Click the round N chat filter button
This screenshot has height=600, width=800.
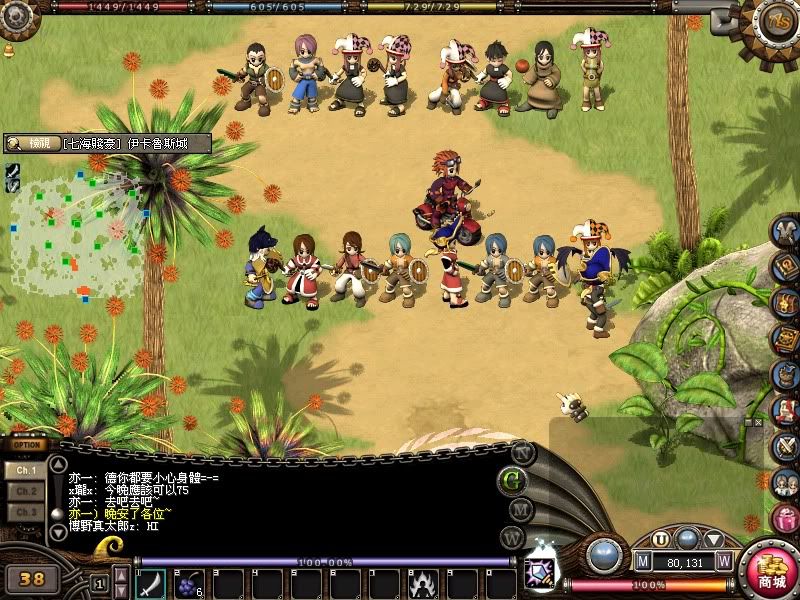coord(521,452)
